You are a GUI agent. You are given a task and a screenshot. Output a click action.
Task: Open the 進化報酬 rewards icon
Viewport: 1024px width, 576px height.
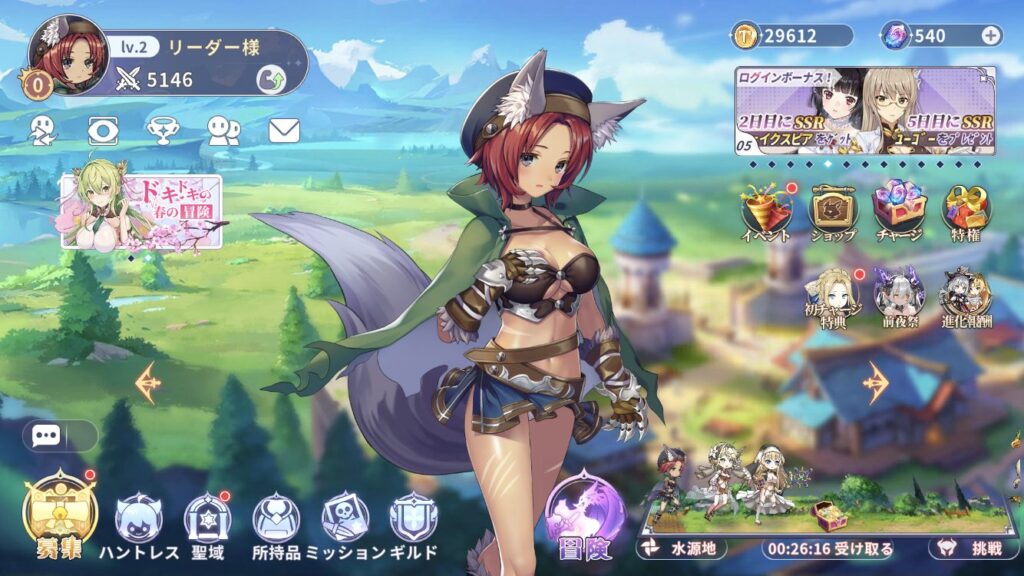pos(964,296)
